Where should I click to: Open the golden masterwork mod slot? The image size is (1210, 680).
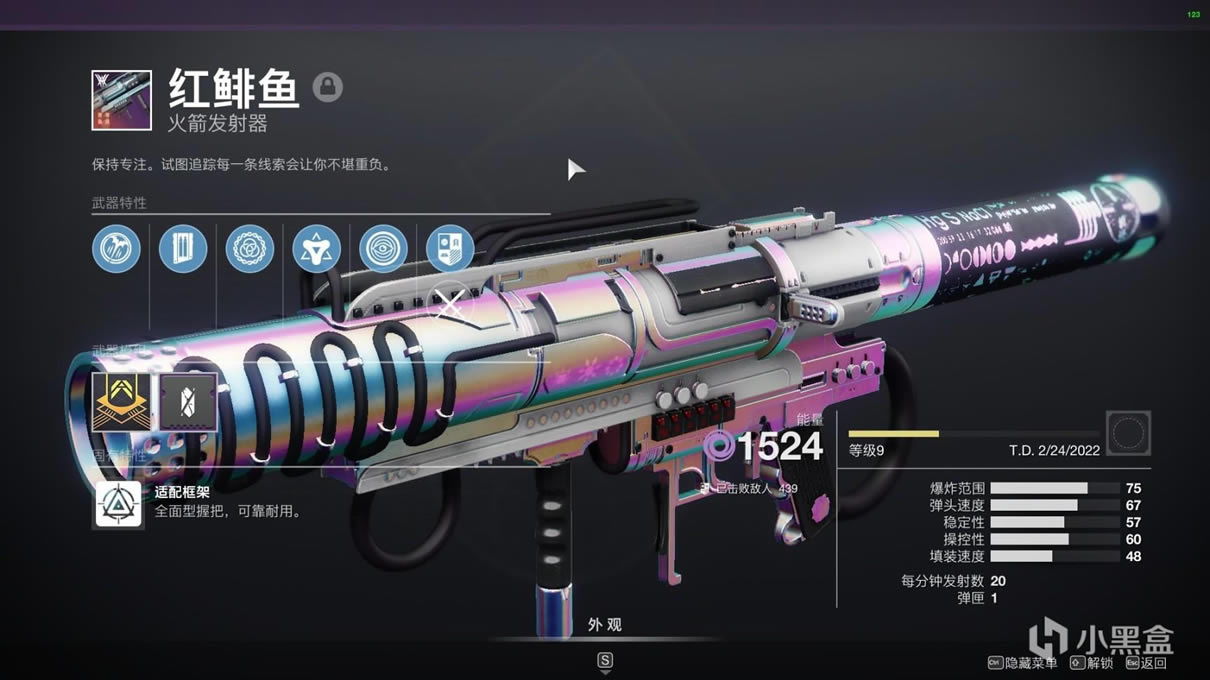click(121, 402)
